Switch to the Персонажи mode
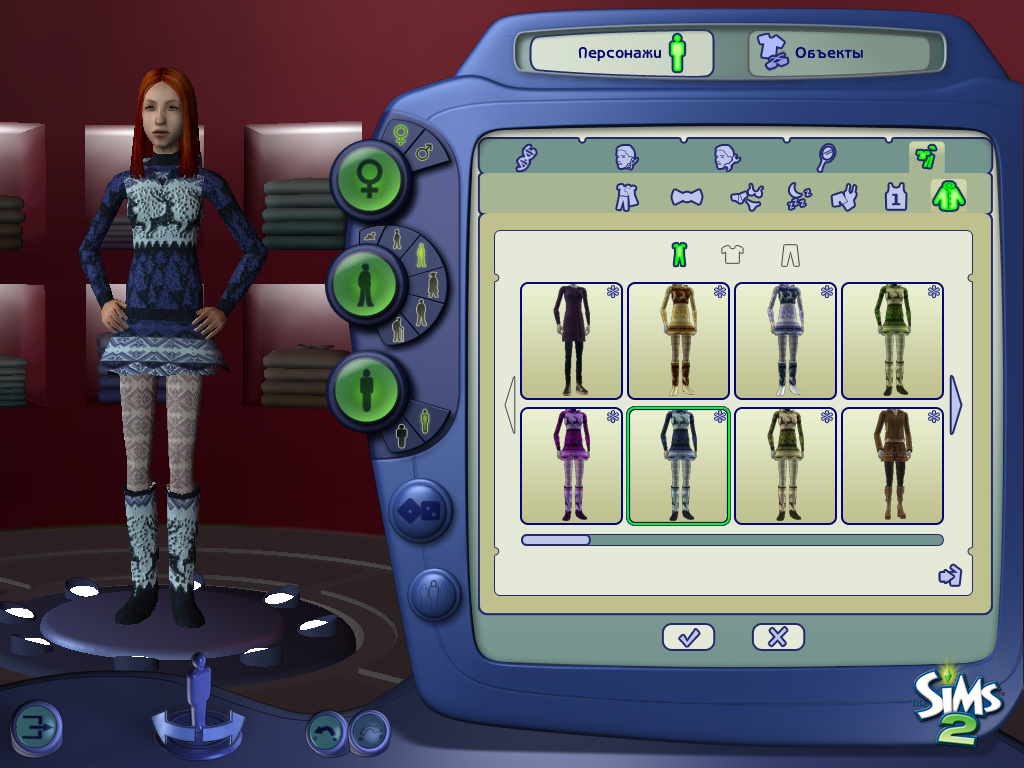1024x768 pixels. coord(621,52)
